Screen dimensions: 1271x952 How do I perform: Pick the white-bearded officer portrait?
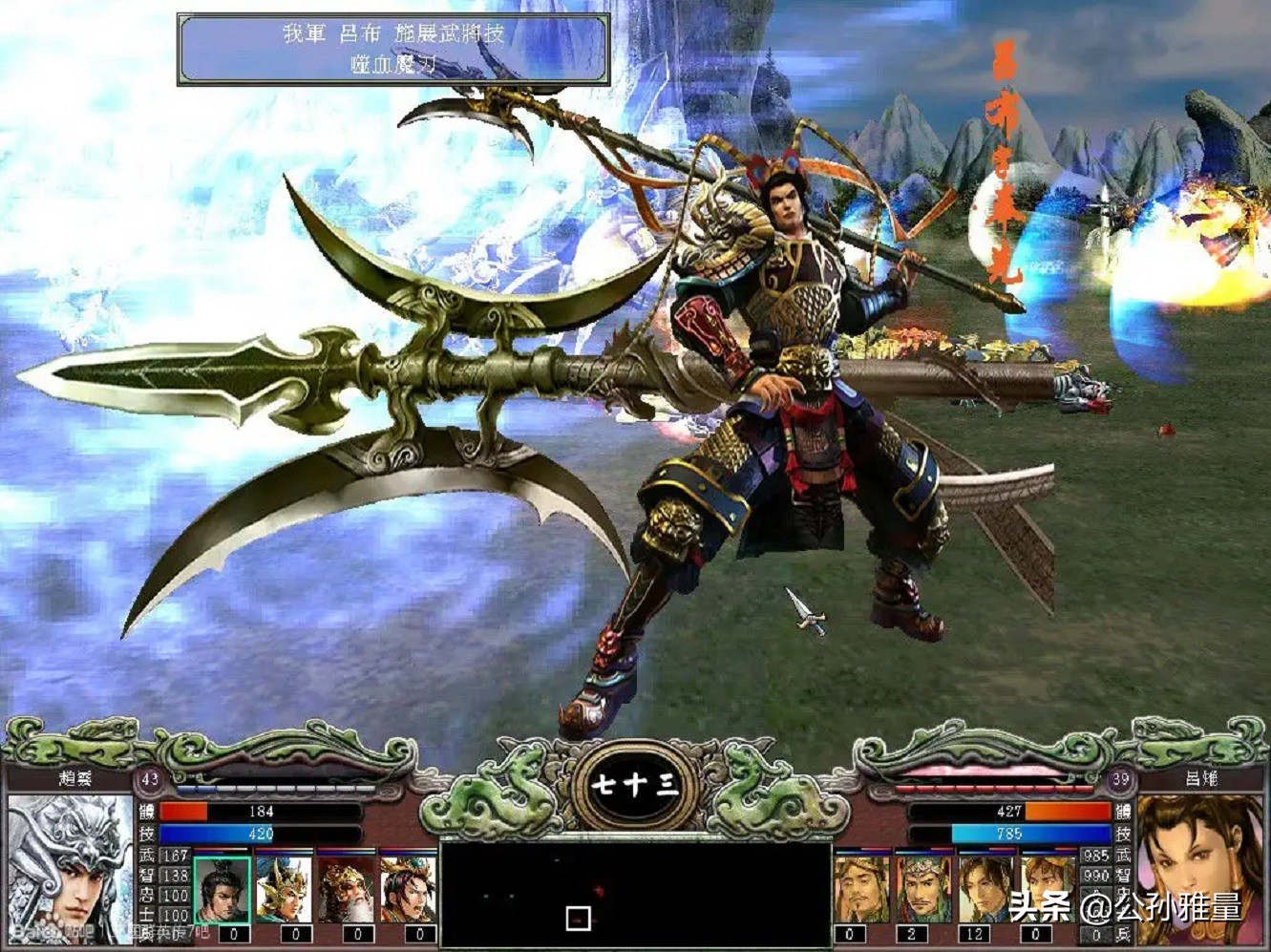[347, 890]
